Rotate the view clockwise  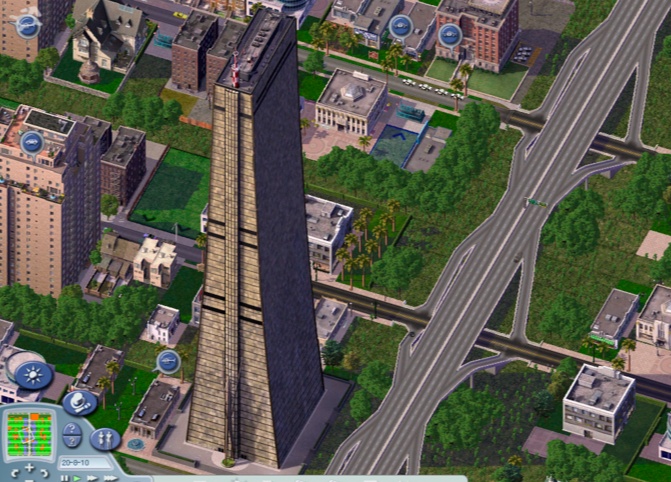44,473
